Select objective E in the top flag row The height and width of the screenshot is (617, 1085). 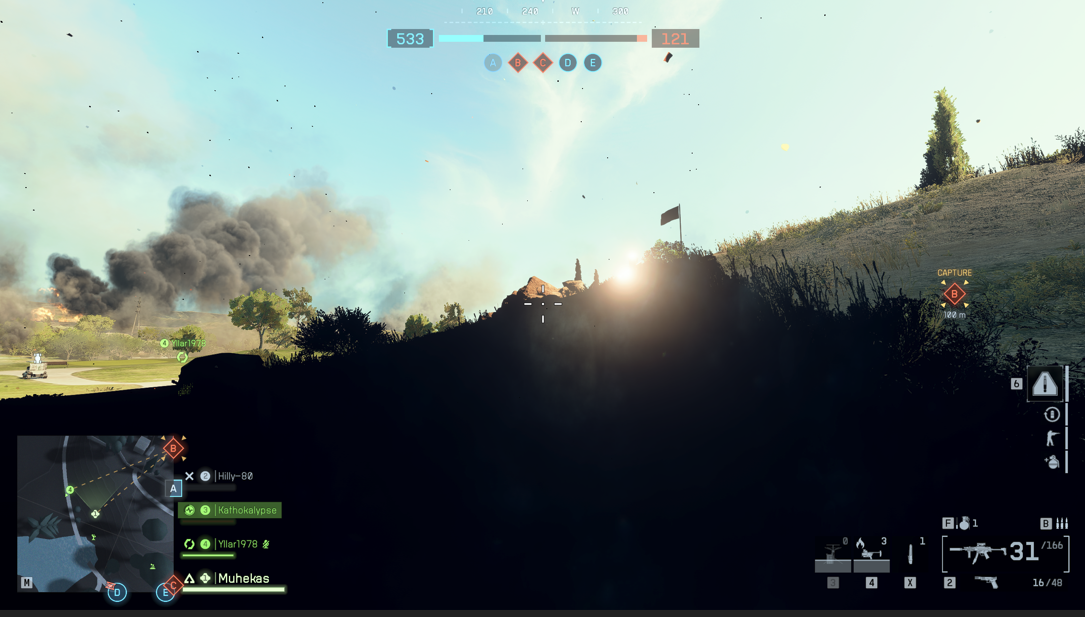[593, 63]
